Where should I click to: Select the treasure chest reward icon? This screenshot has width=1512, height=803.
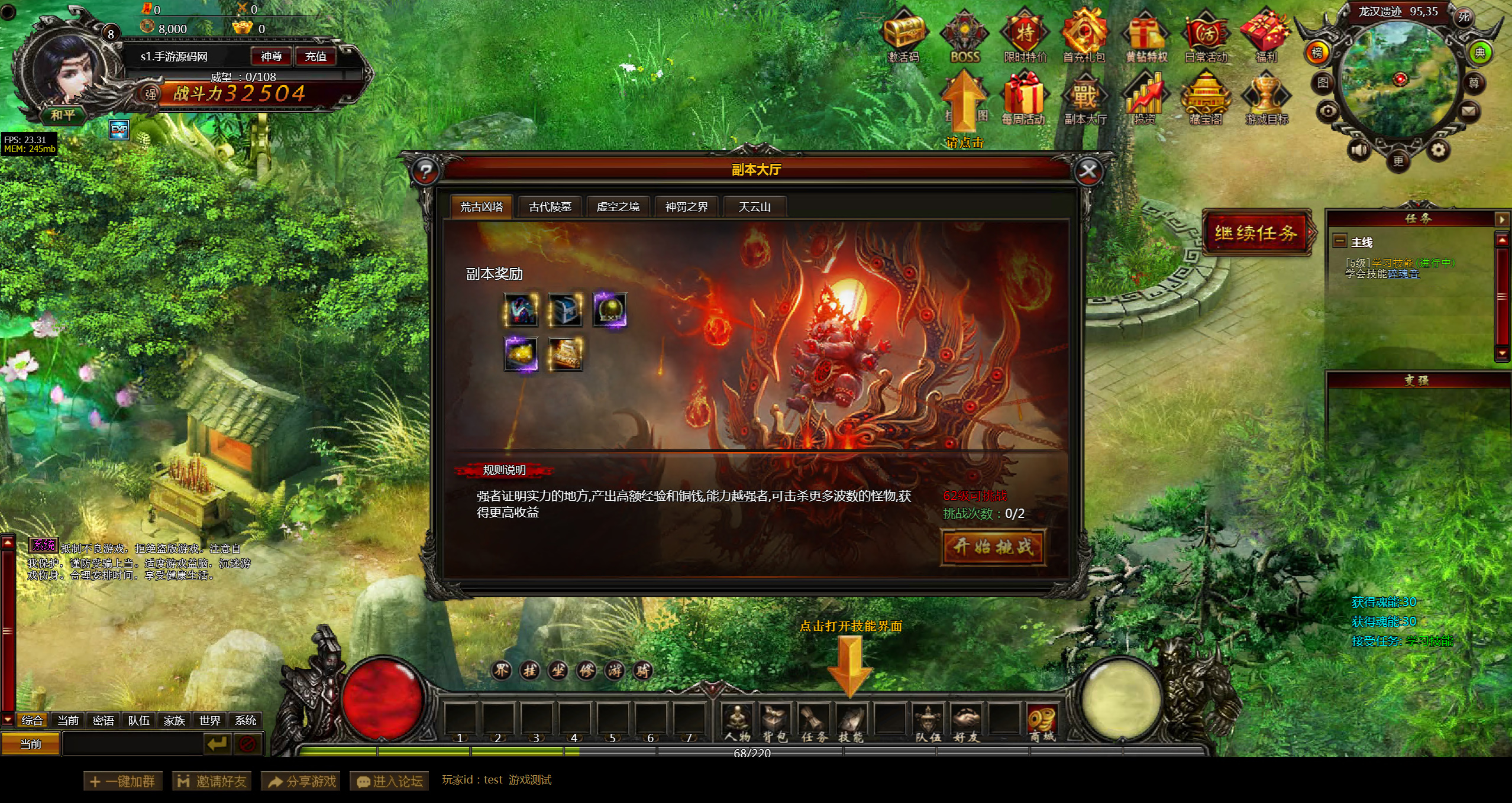click(565, 309)
